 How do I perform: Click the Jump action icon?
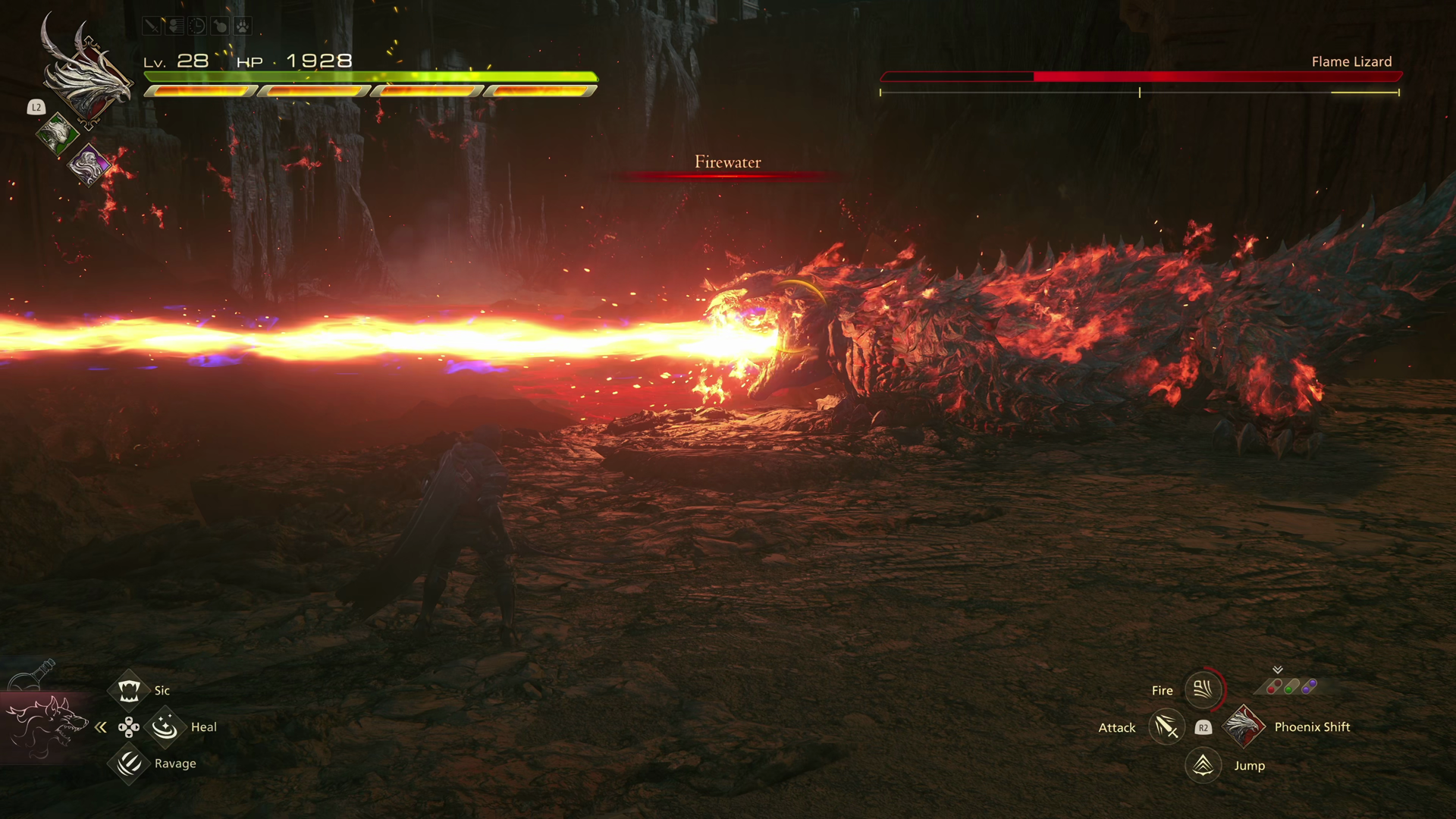pos(1203,765)
